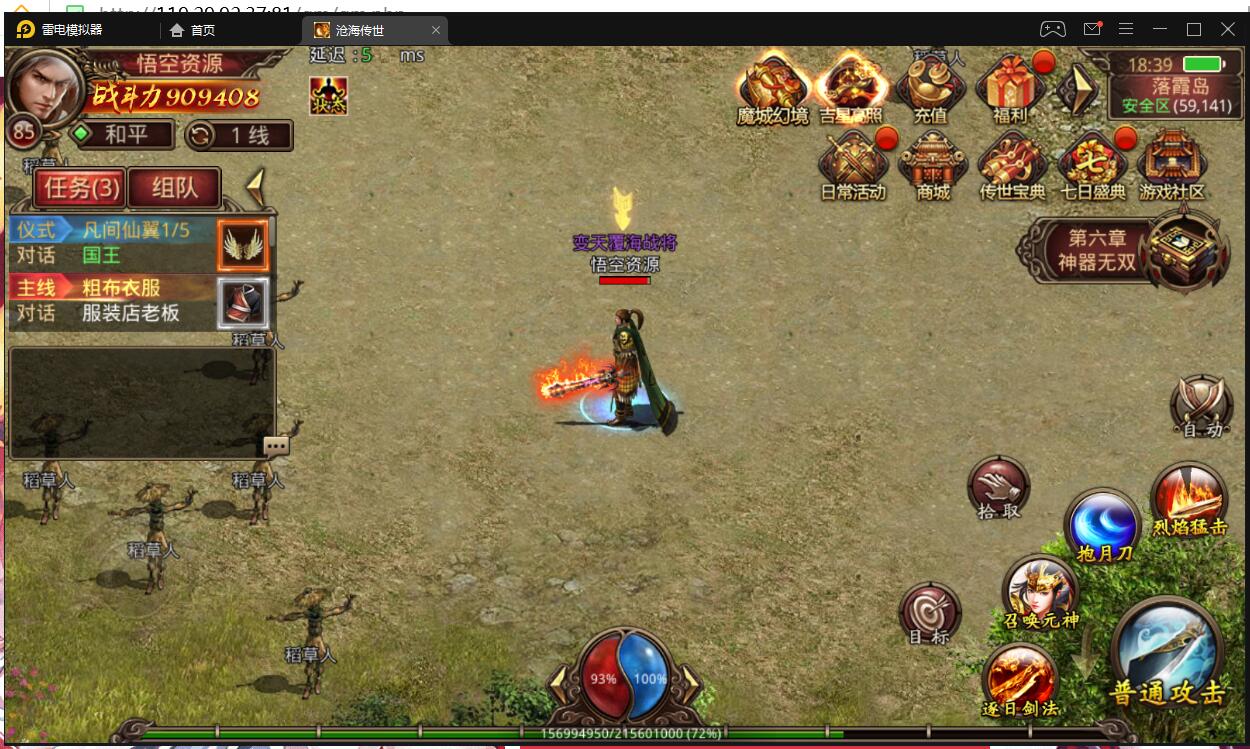Open the 吉星高照 event icon
The height and width of the screenshot is (749, 1250).
pos(851,86)
